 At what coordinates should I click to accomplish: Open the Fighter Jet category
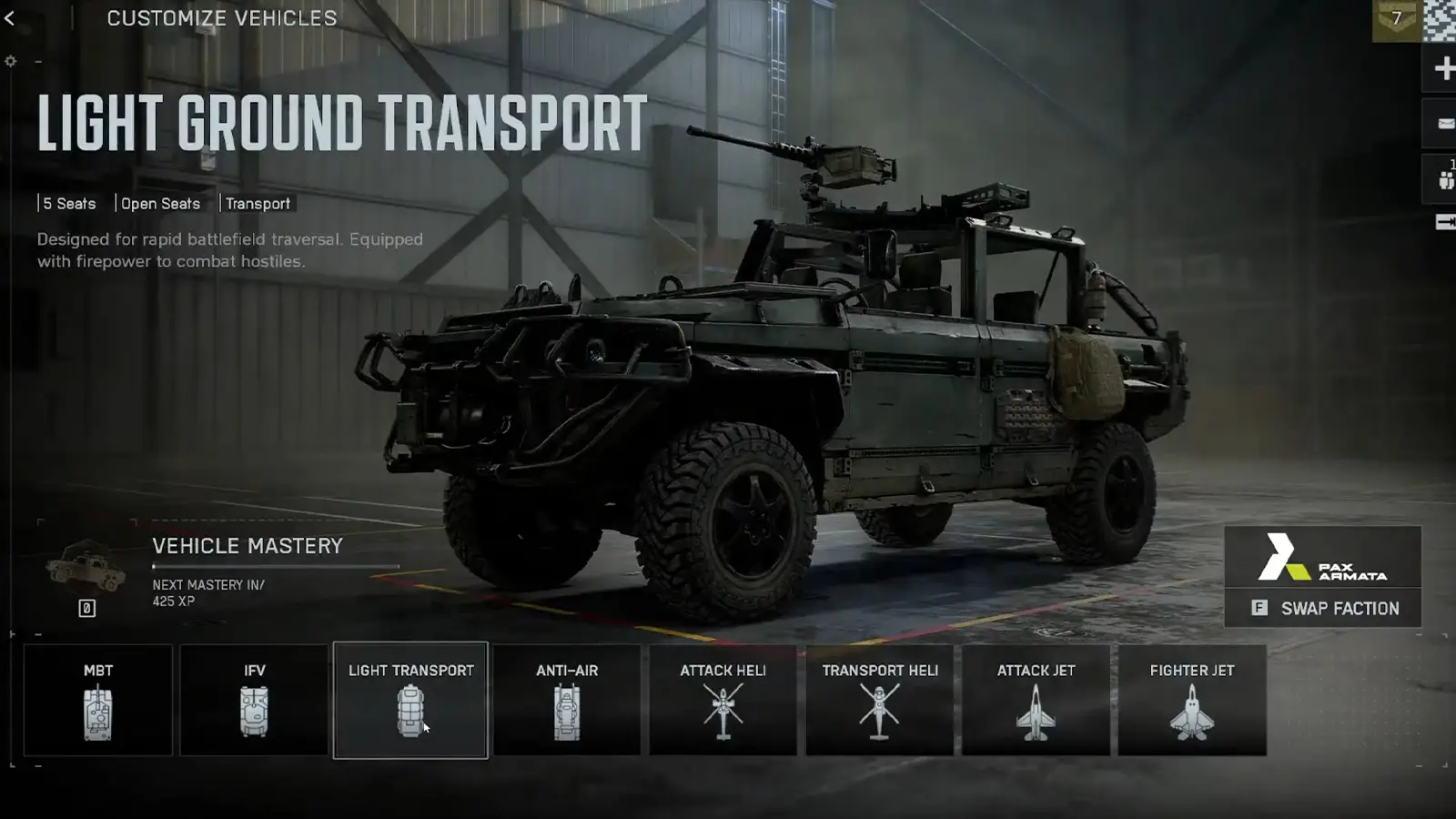click(x=1192, y=700)
